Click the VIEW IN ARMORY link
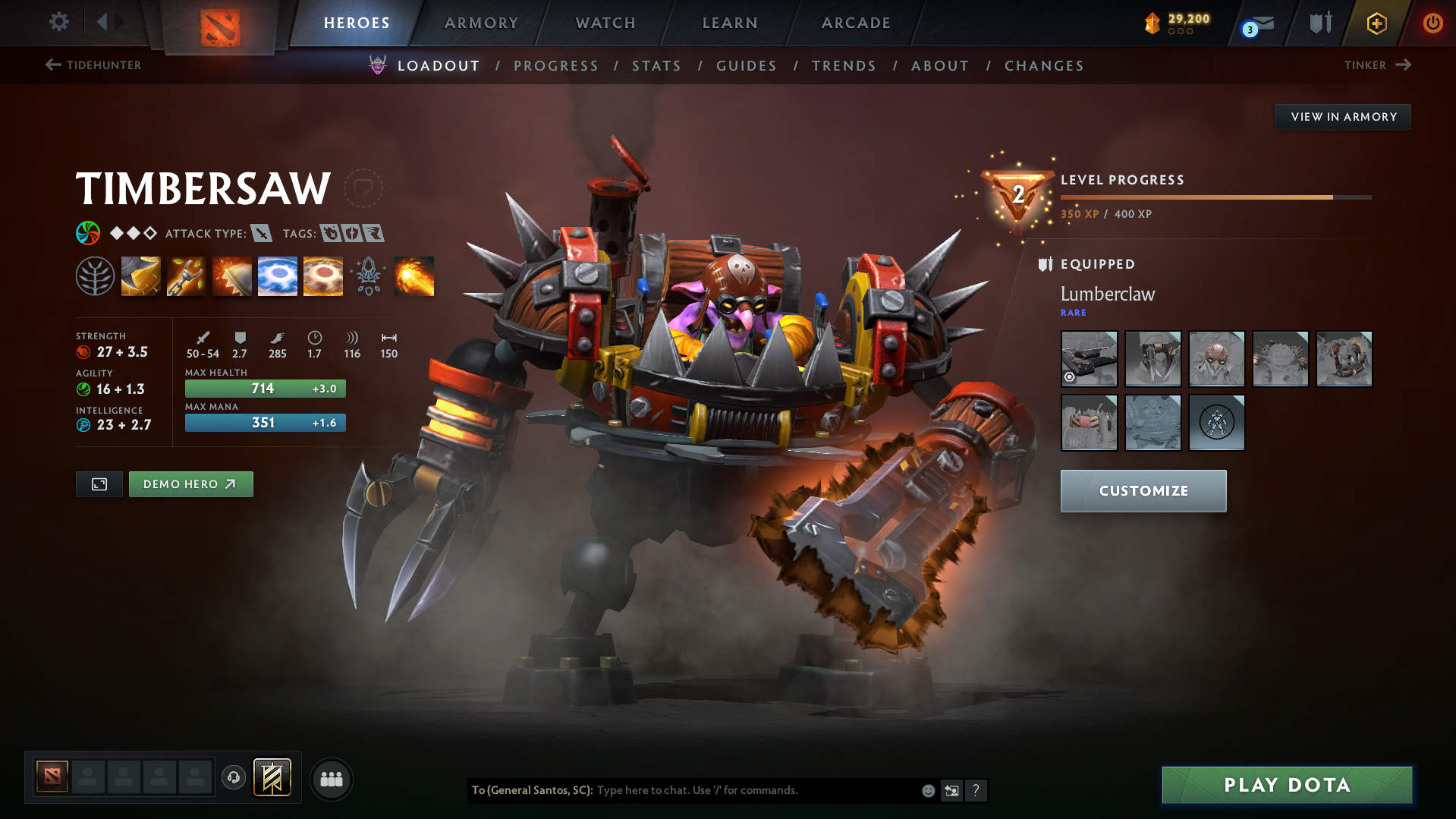 click(1342, 116)
